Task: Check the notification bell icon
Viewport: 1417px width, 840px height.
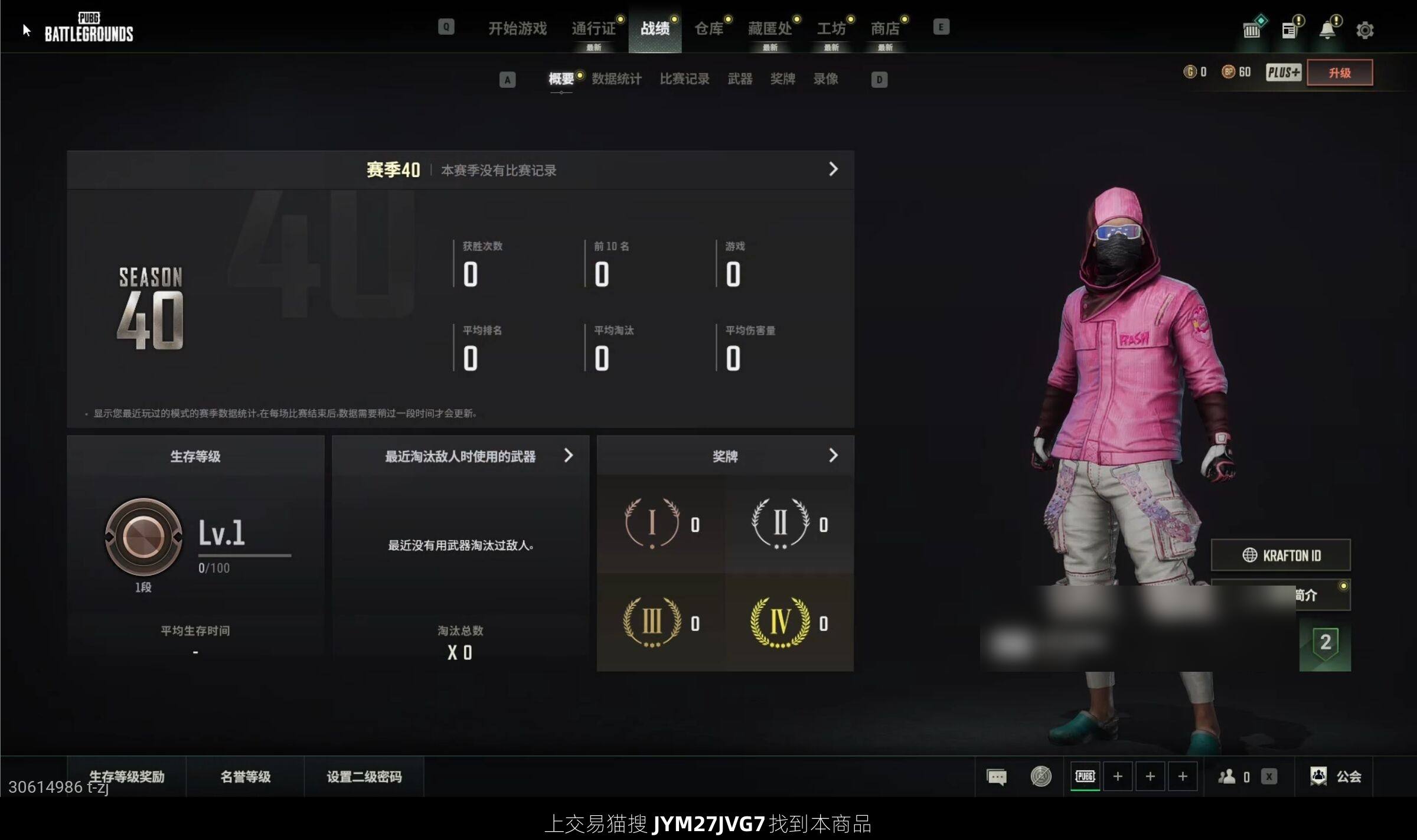Action: pyautogui.click(x=1327, y=30)
